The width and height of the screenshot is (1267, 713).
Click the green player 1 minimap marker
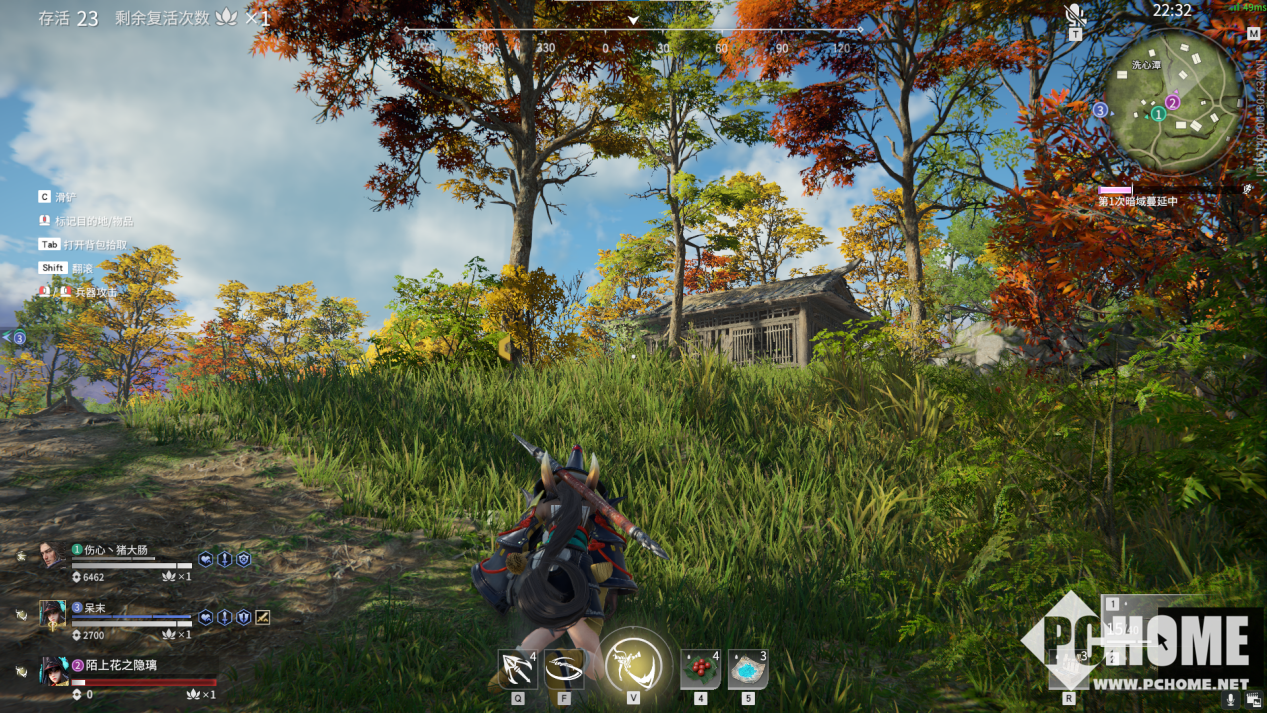click(x=1158, y=114)
